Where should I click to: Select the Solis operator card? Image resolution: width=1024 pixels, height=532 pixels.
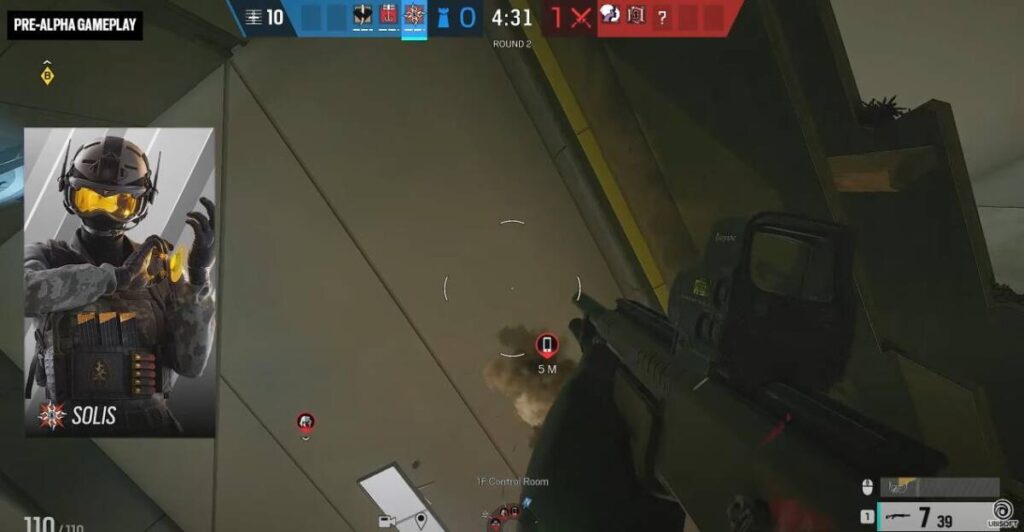click(x=120, y=282)
